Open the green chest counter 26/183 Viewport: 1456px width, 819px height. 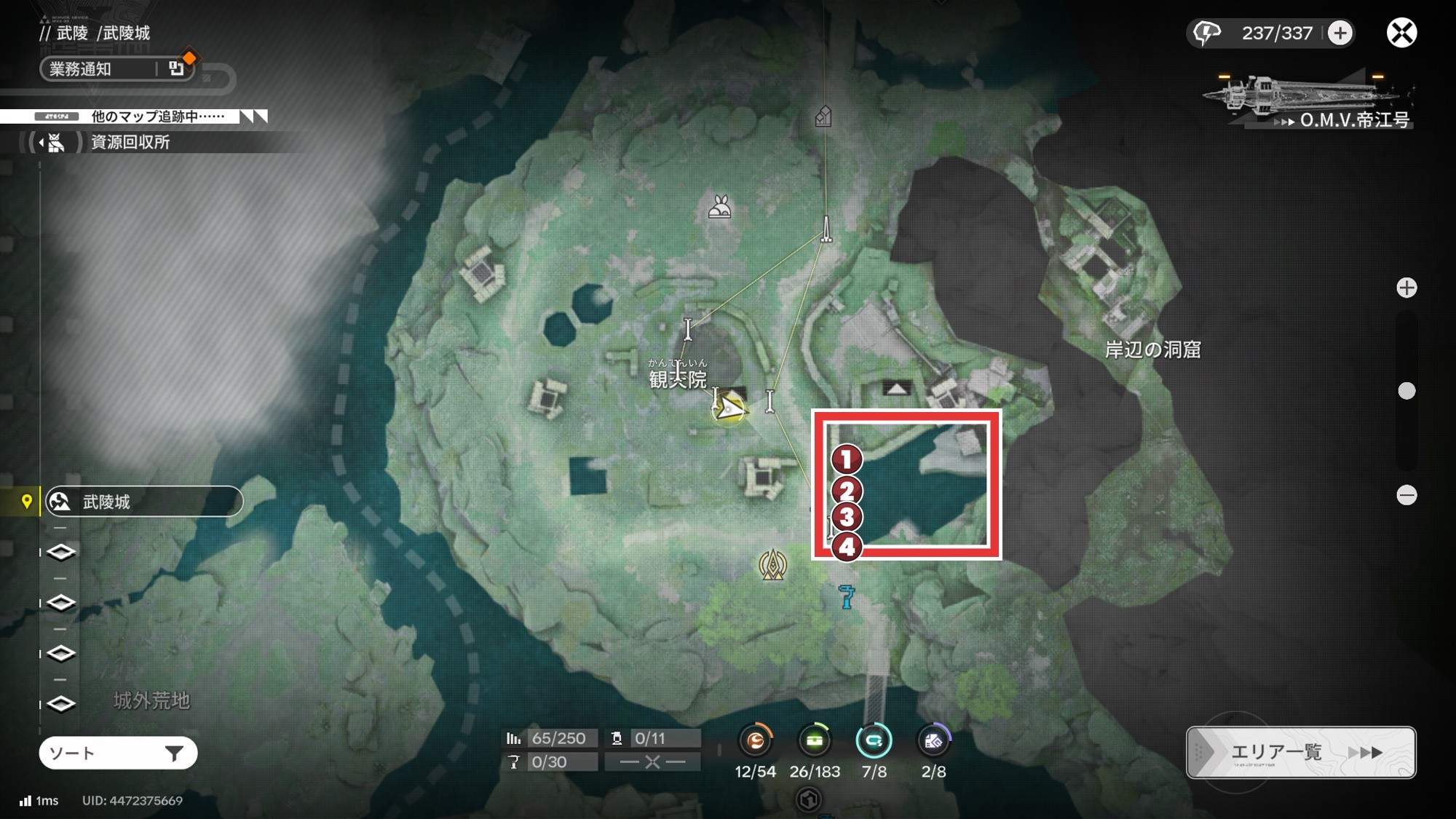pos(815,741)
